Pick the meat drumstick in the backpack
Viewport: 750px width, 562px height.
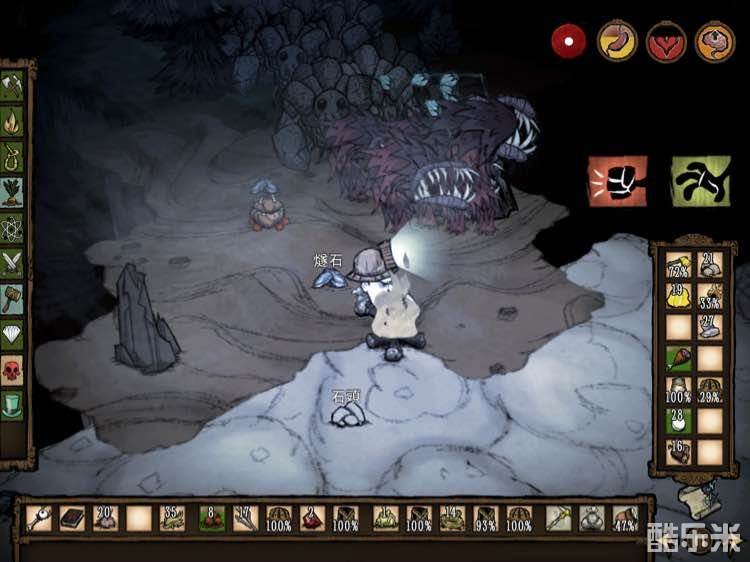(680, 358)
